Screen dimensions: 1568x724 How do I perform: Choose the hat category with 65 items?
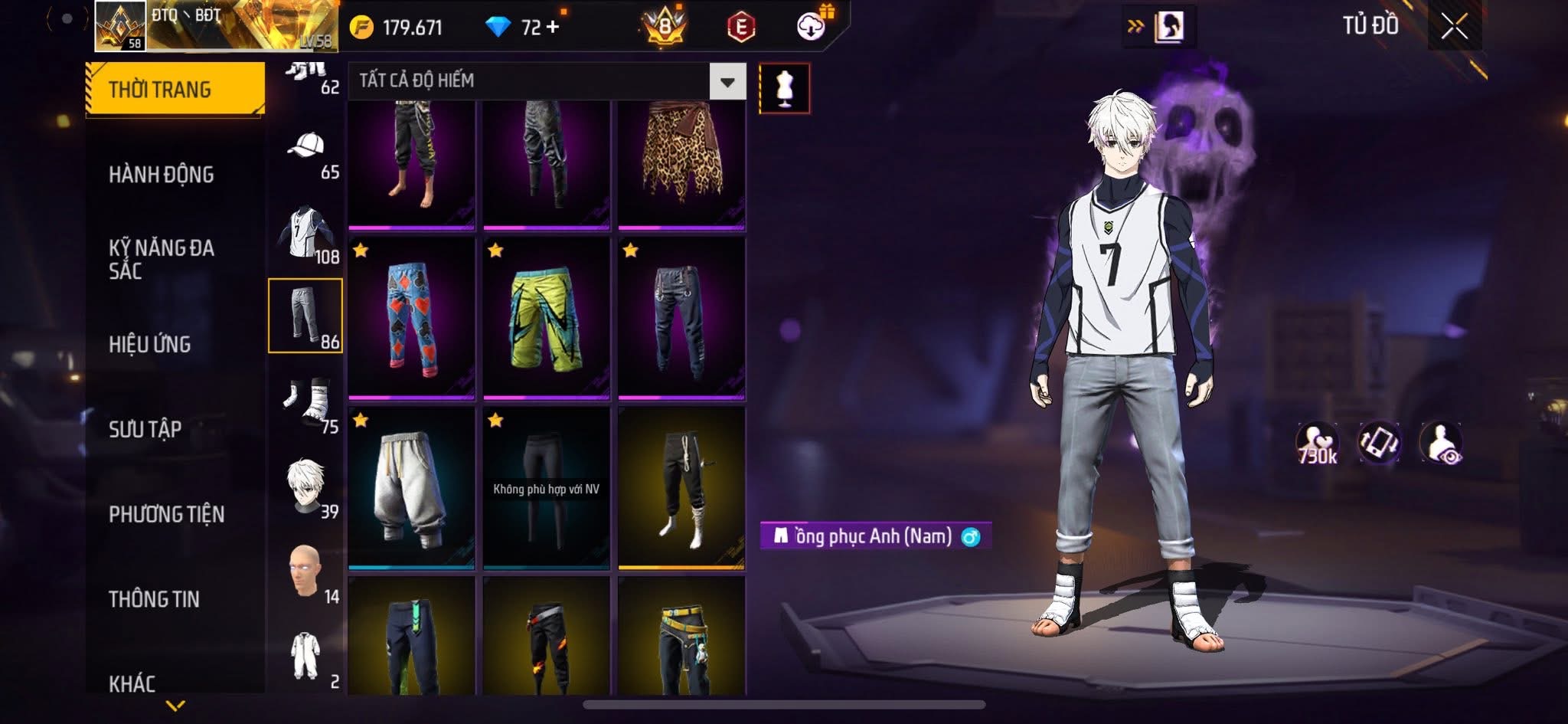pos(305,152)
